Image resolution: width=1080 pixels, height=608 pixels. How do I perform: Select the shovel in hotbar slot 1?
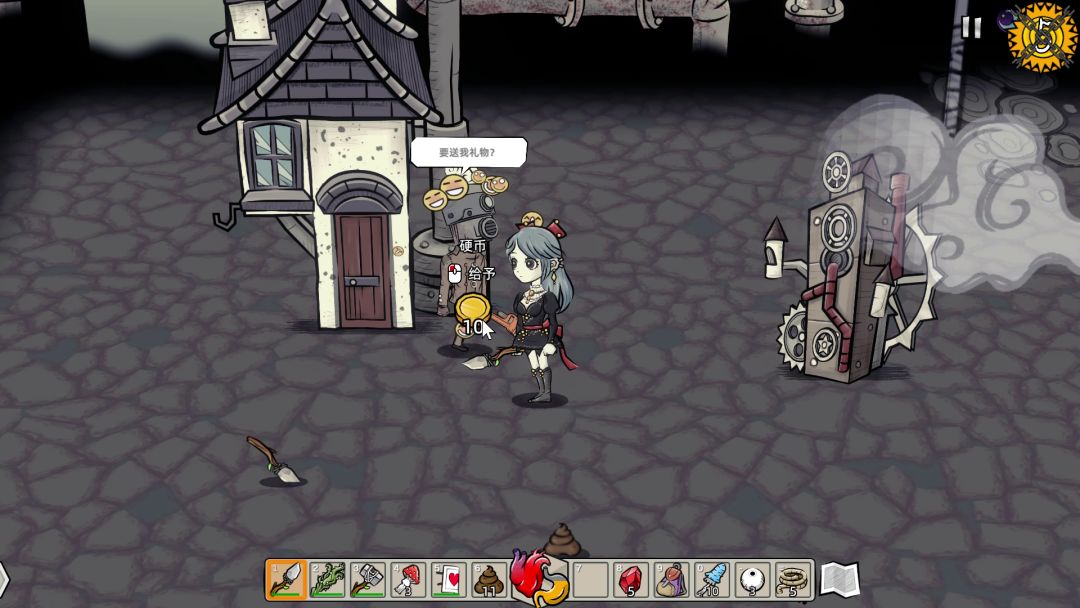(x=286, y=579)
